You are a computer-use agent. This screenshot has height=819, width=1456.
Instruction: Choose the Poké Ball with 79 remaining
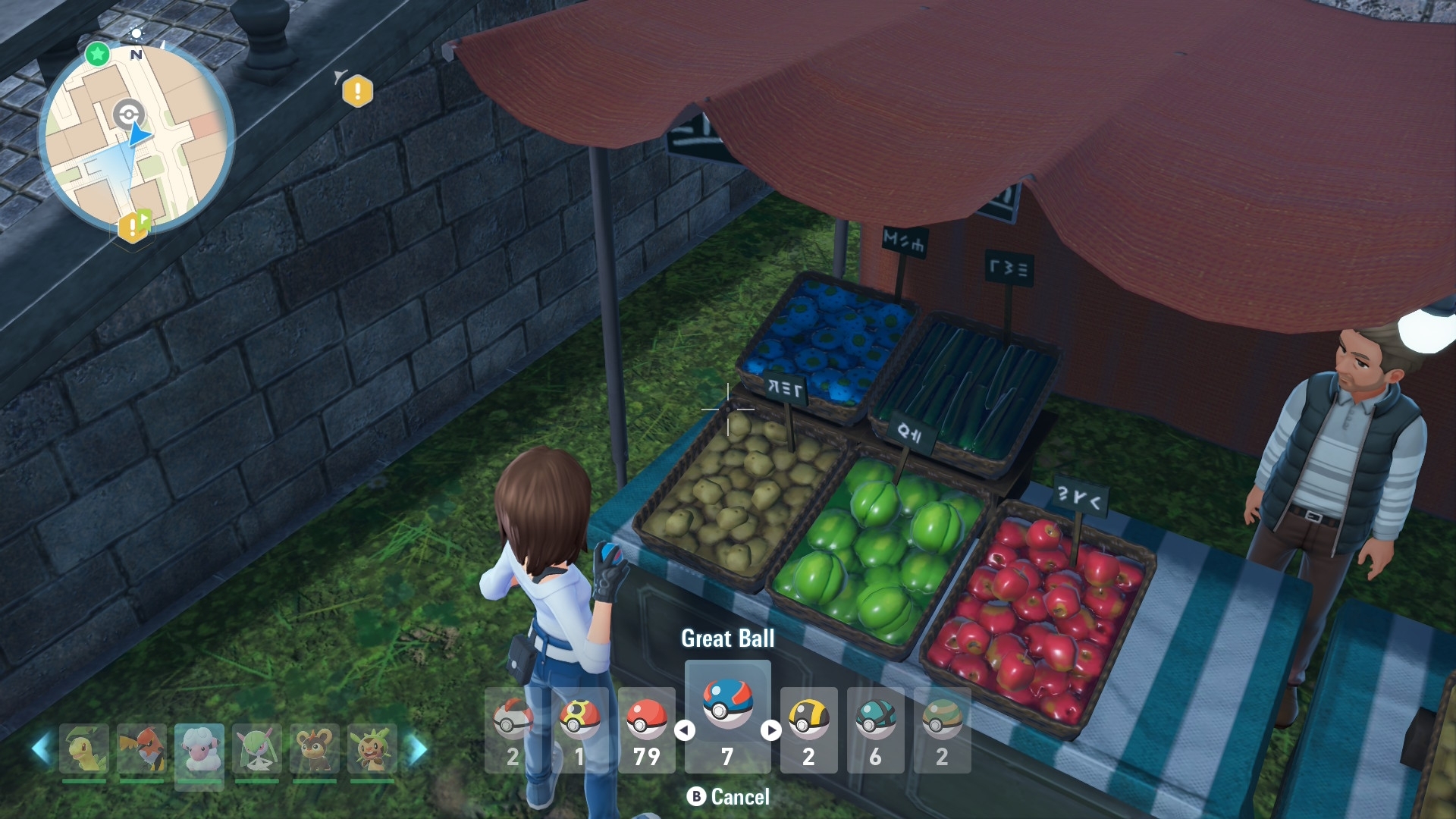pos(646,730)
